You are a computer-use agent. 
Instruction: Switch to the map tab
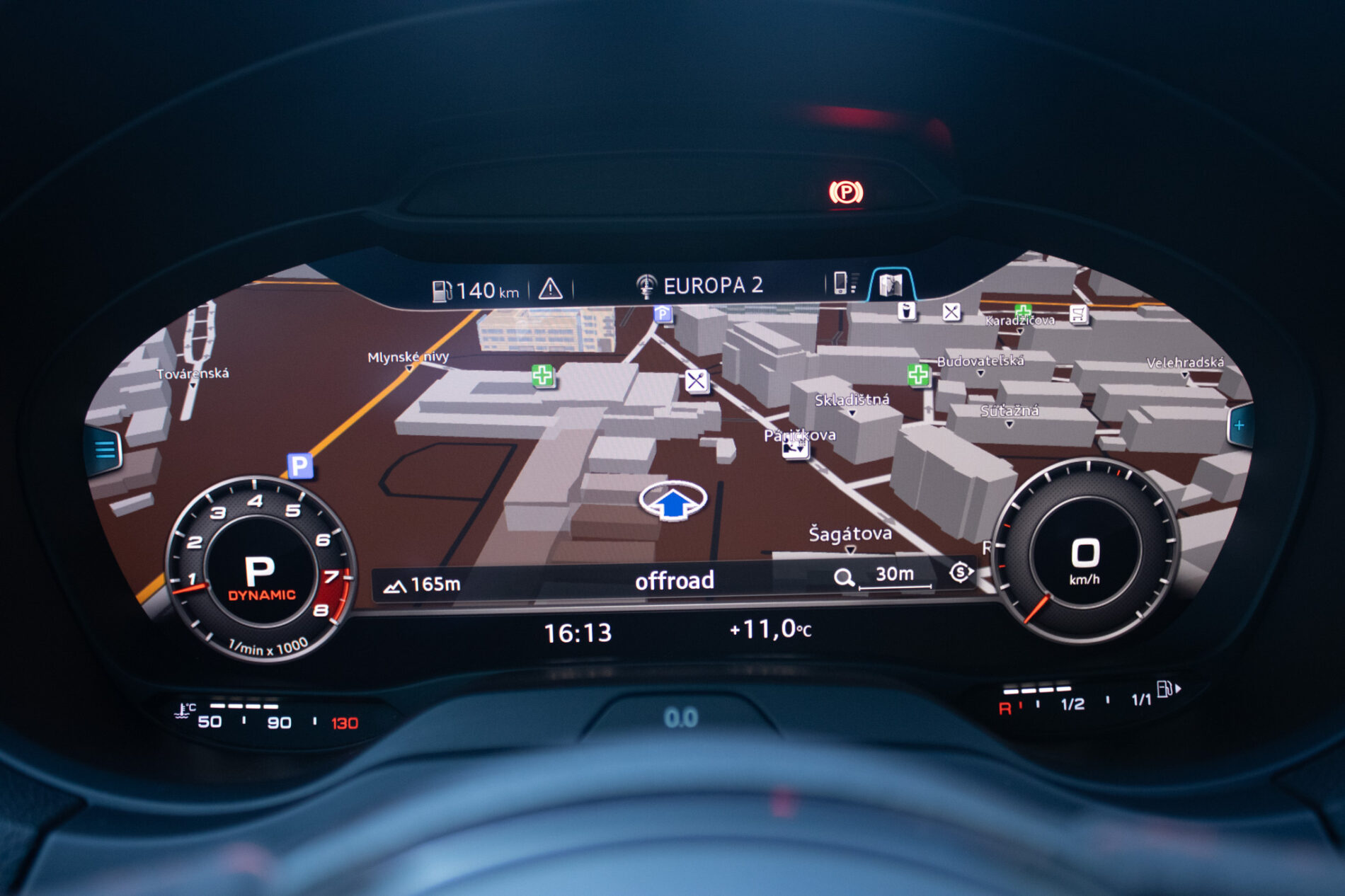[891, 285]
